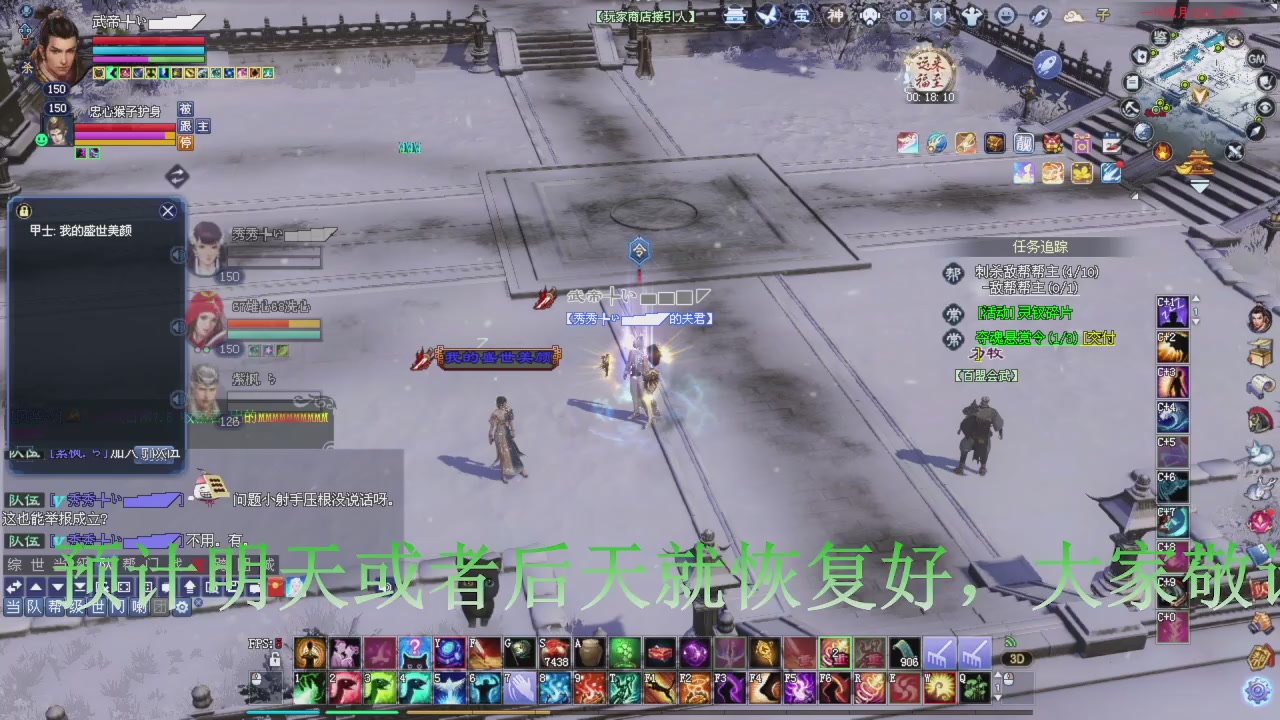Toggle the 团 chat channel button
The image size is (1280, 720).
(160, 608)
